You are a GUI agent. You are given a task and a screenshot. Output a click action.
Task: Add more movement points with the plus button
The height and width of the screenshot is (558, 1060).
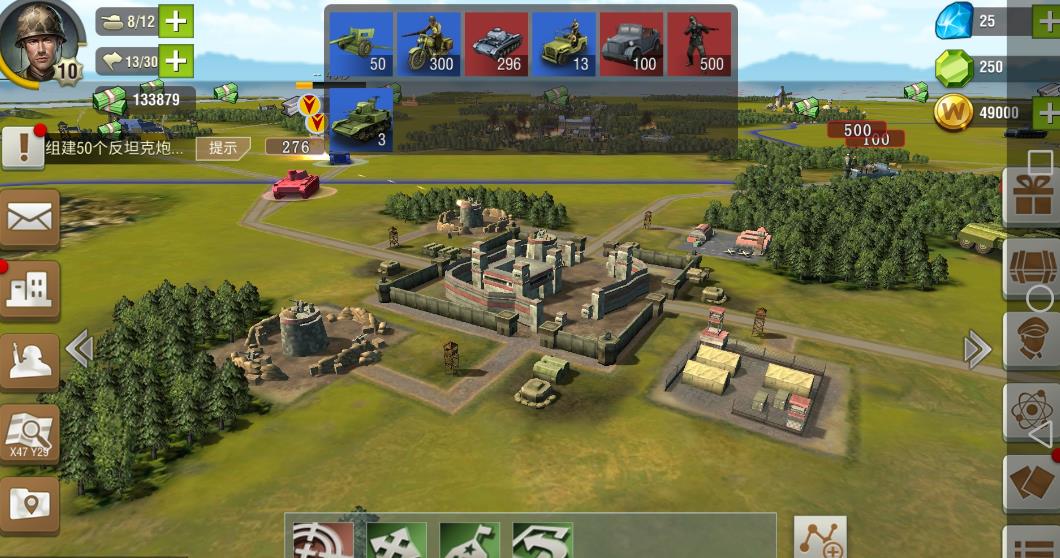(x=176, y=62)
